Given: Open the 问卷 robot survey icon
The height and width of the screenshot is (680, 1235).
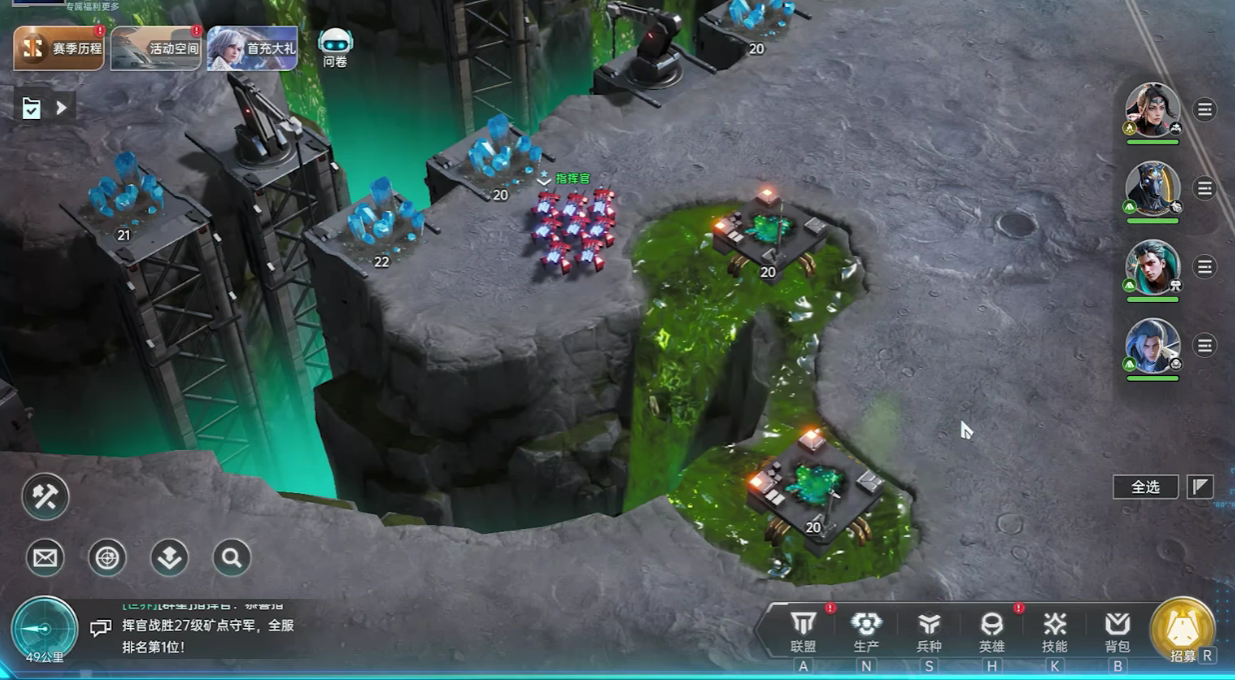Looking at the screenshot, I should (x=335, y=46).
